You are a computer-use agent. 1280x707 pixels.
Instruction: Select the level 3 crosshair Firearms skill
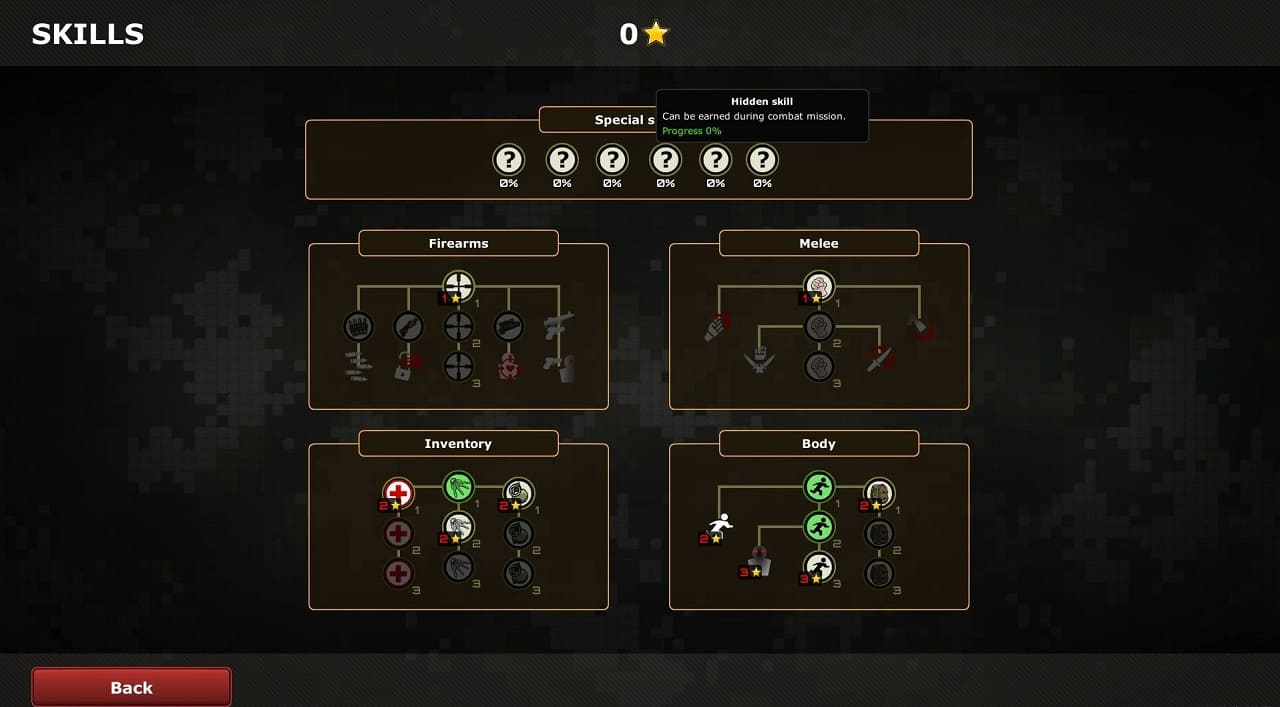point(458,366)
